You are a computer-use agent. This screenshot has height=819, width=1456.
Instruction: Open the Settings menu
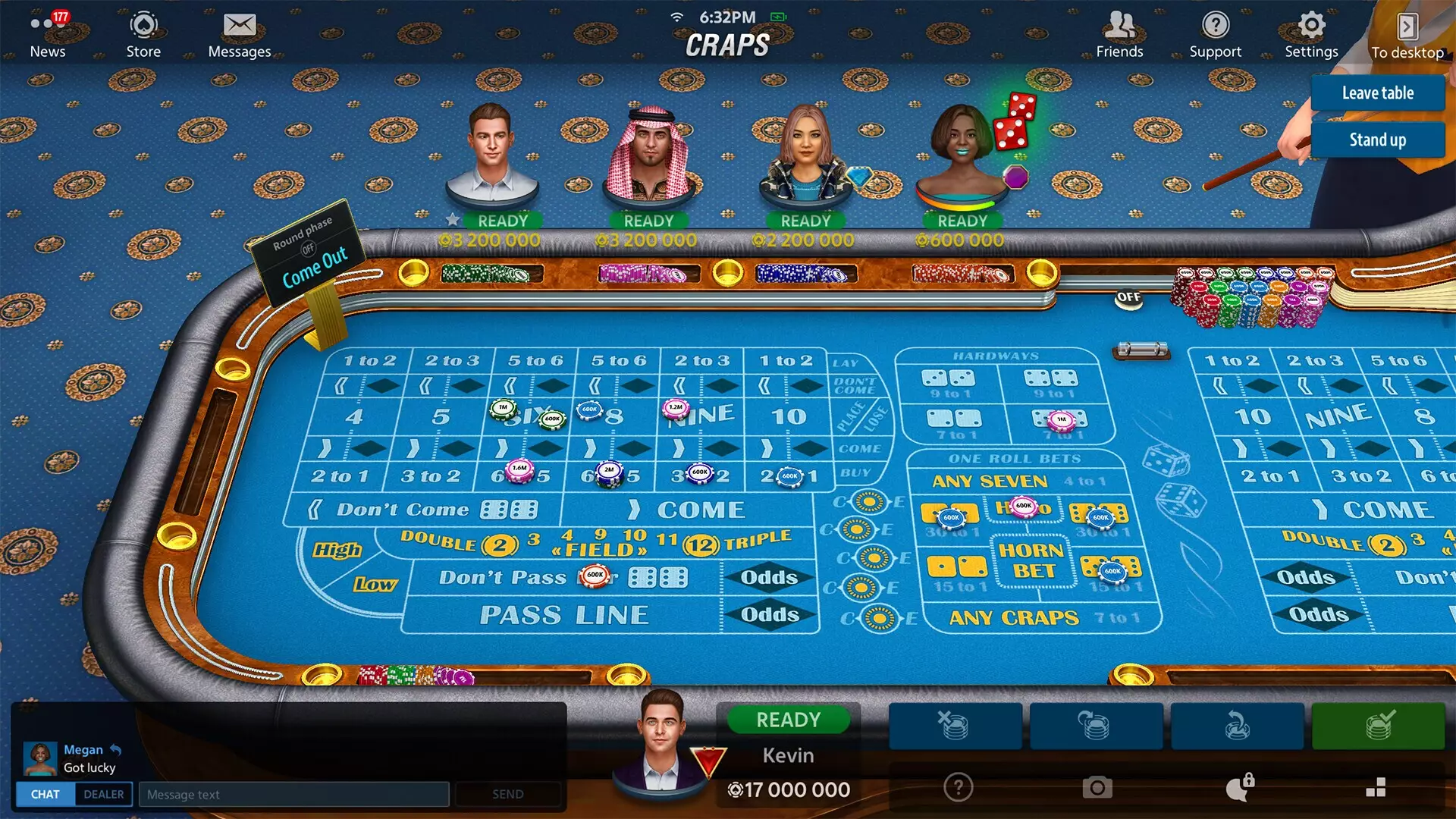click(x=1310, y=34)
